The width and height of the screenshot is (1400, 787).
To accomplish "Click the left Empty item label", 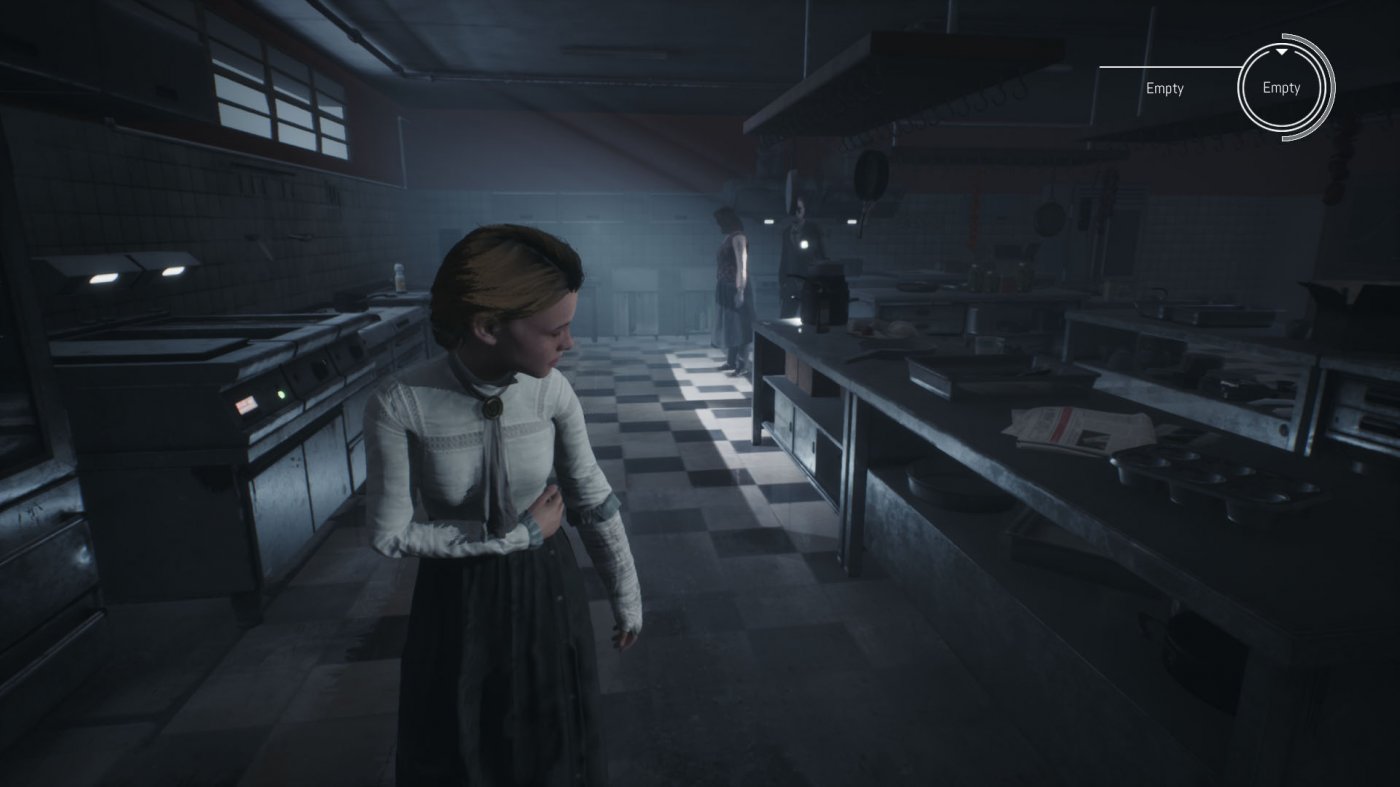I will (x=1164, y=88).
